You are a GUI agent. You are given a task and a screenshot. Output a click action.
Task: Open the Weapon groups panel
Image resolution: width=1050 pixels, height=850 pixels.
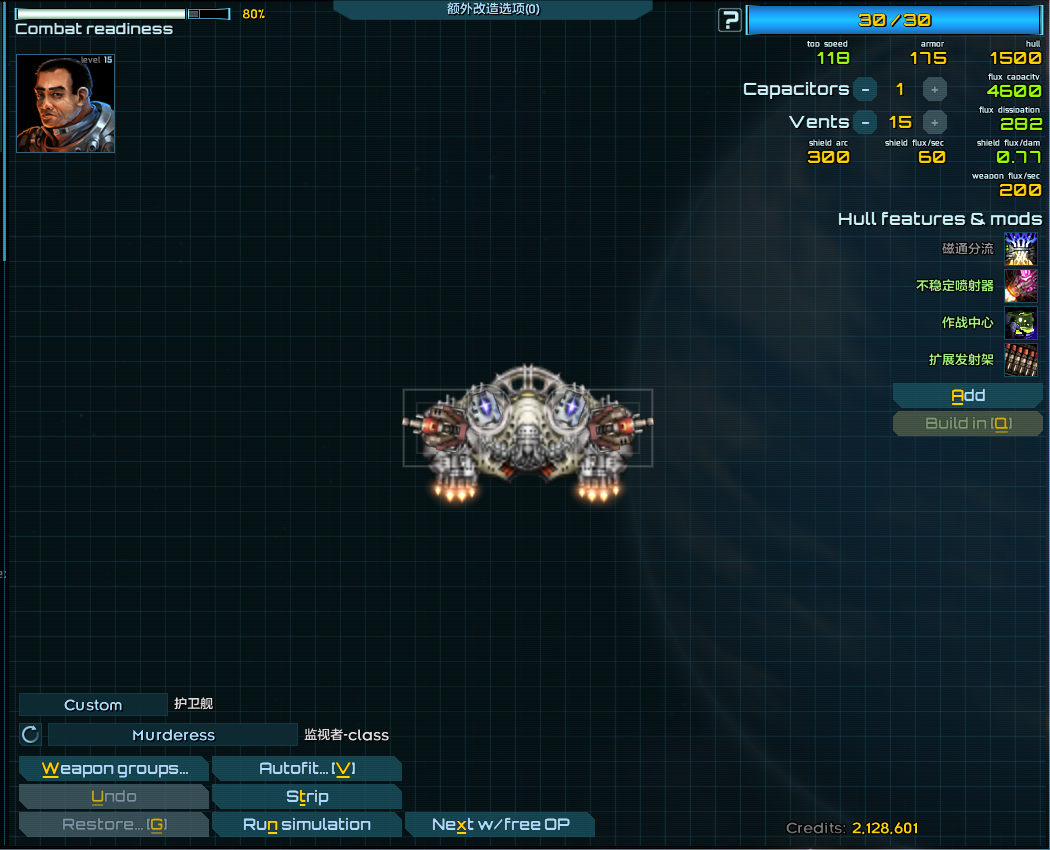(x=114, y=769)
